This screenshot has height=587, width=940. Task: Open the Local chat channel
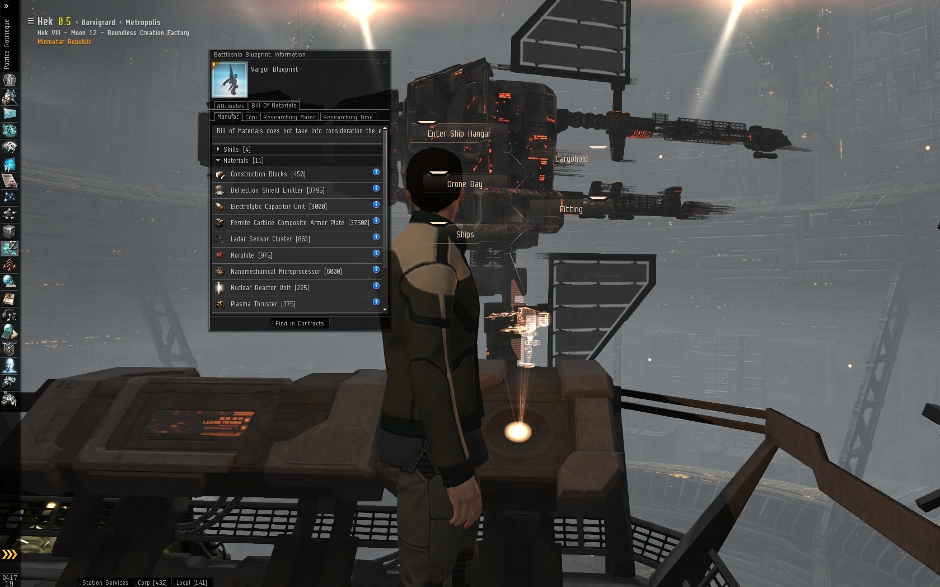[x=190, y=581]
